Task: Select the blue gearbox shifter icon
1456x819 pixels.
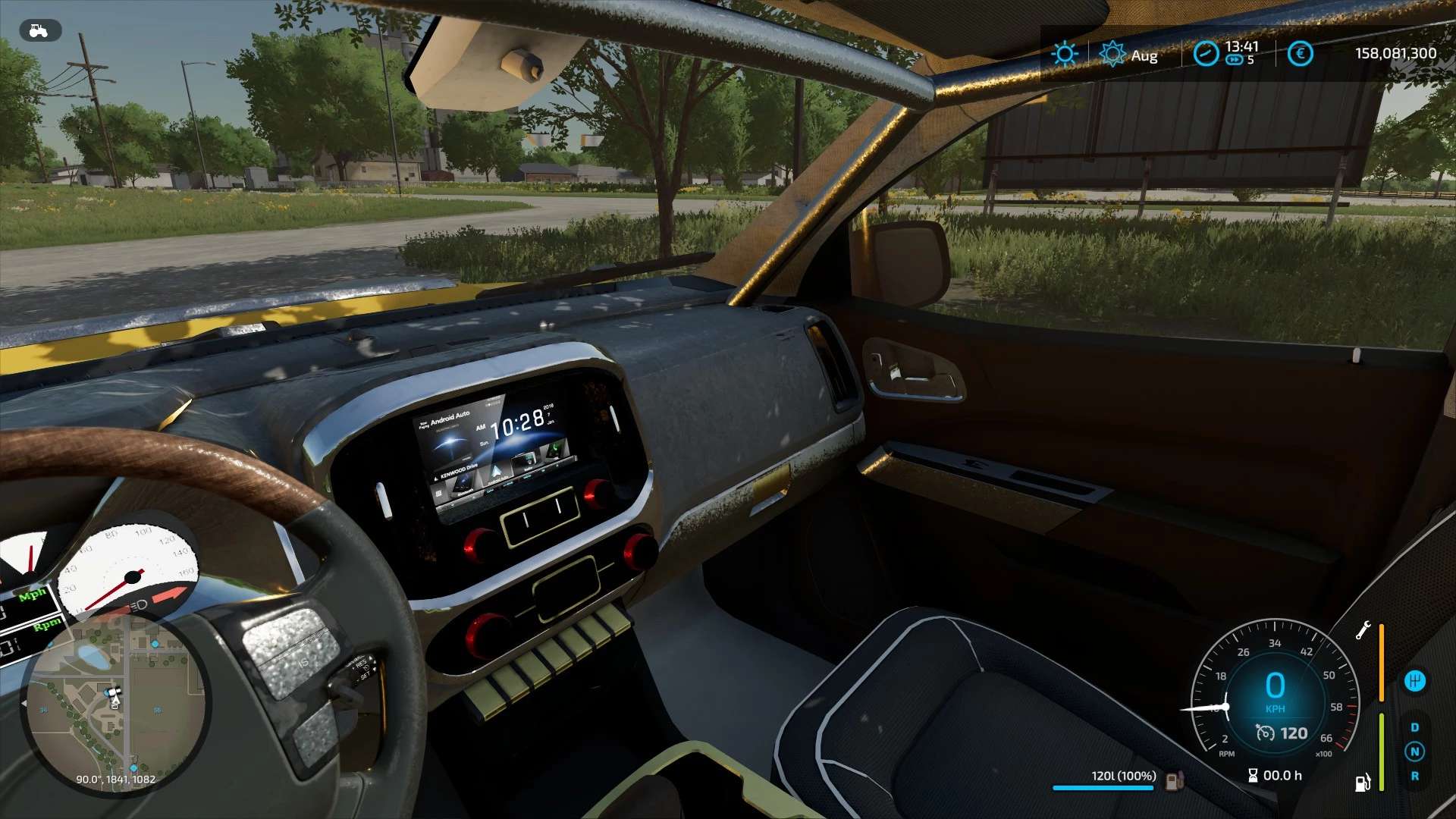Action: [1414, 681]
